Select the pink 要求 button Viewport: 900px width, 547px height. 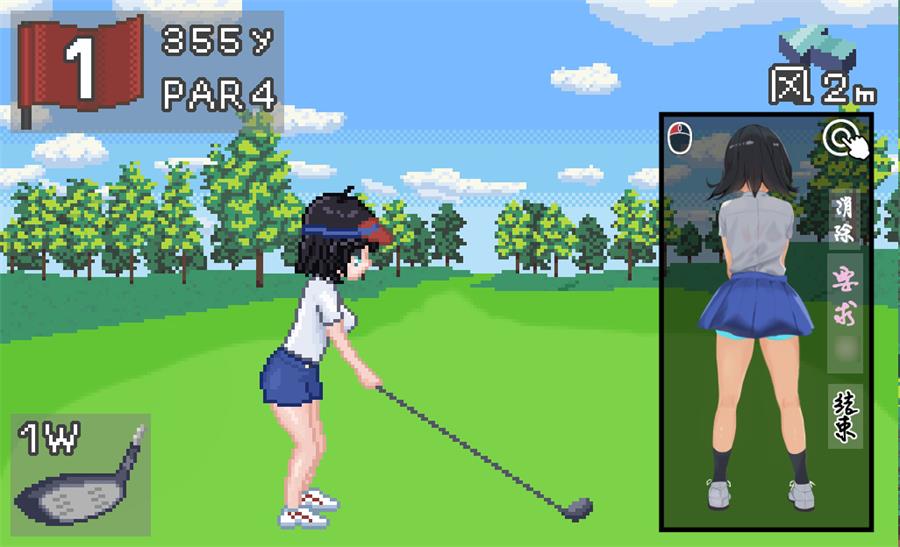click(x=845, y=288)
